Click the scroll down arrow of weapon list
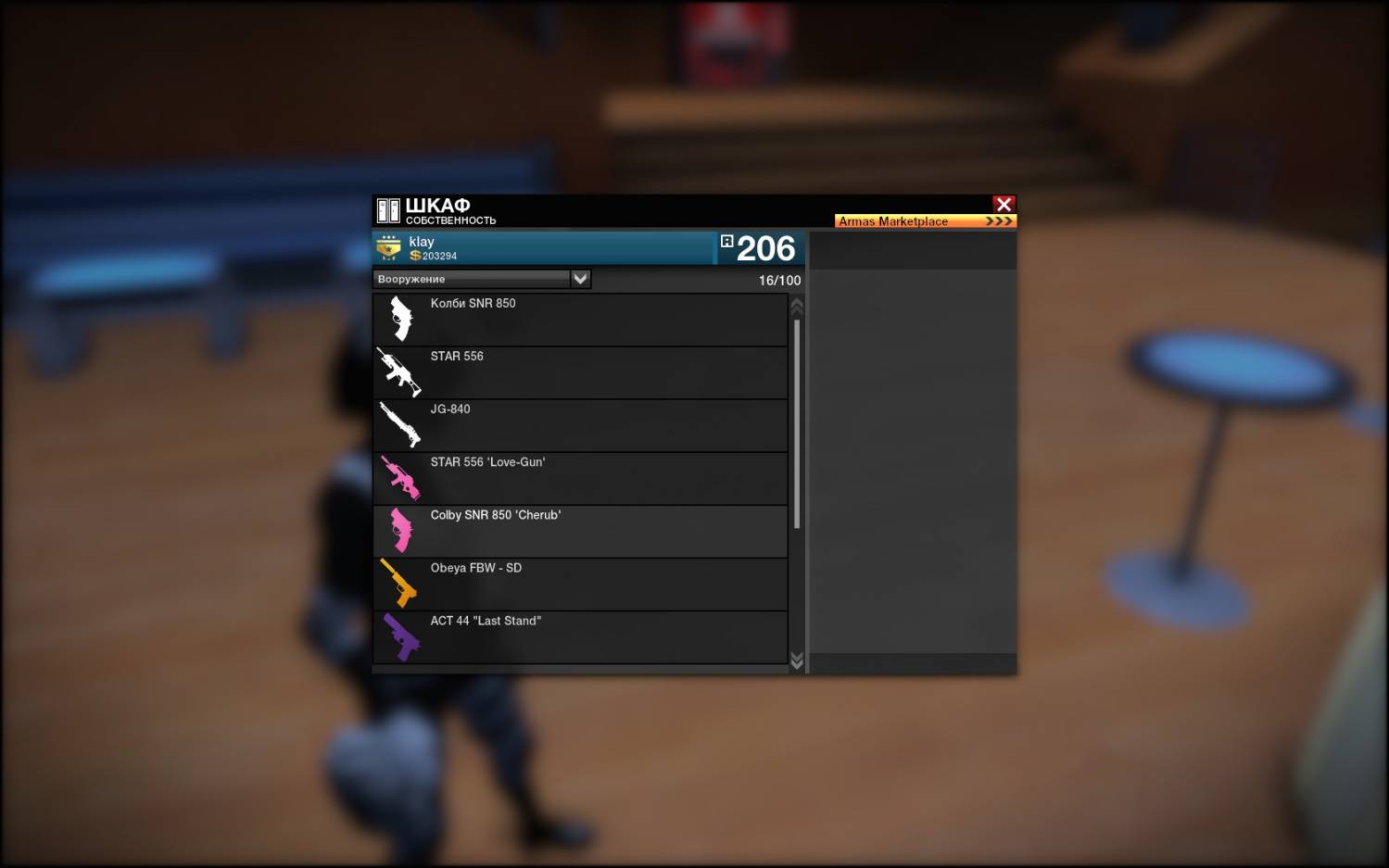Viewport: 1389px width, 868px height. tap(797, 660)
